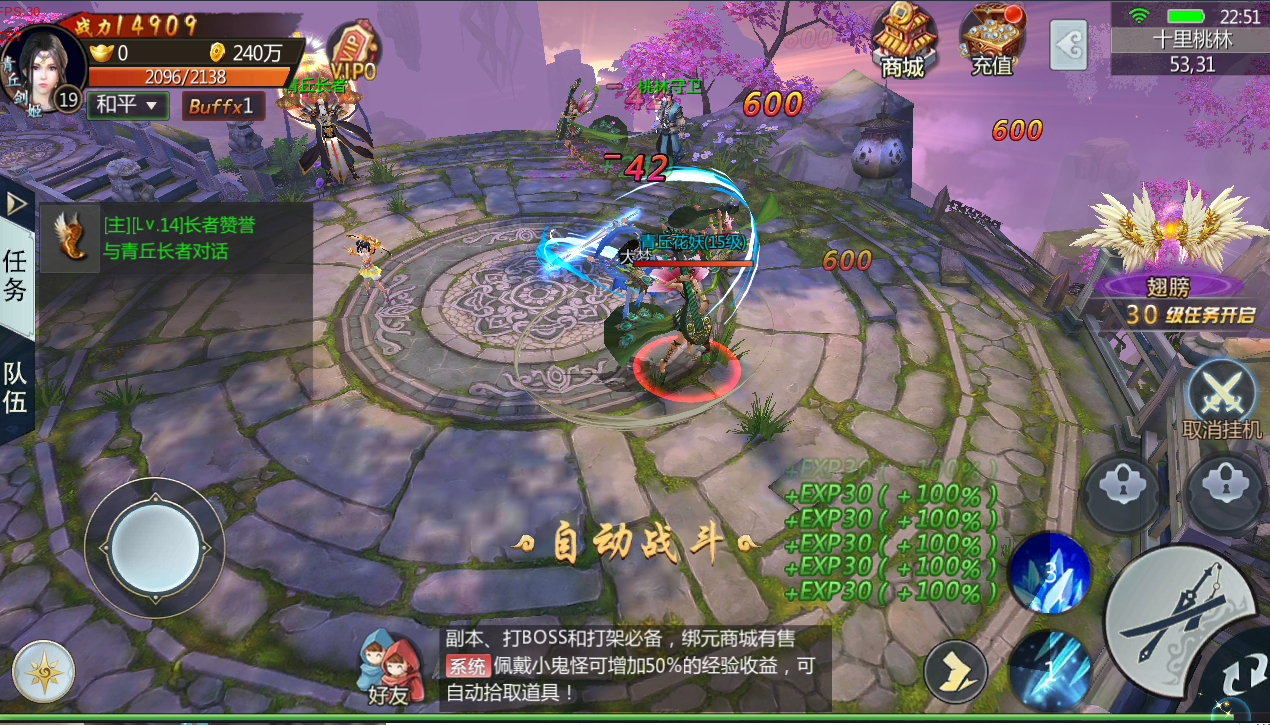Activate the blue slash skill

click(1048, 667)
